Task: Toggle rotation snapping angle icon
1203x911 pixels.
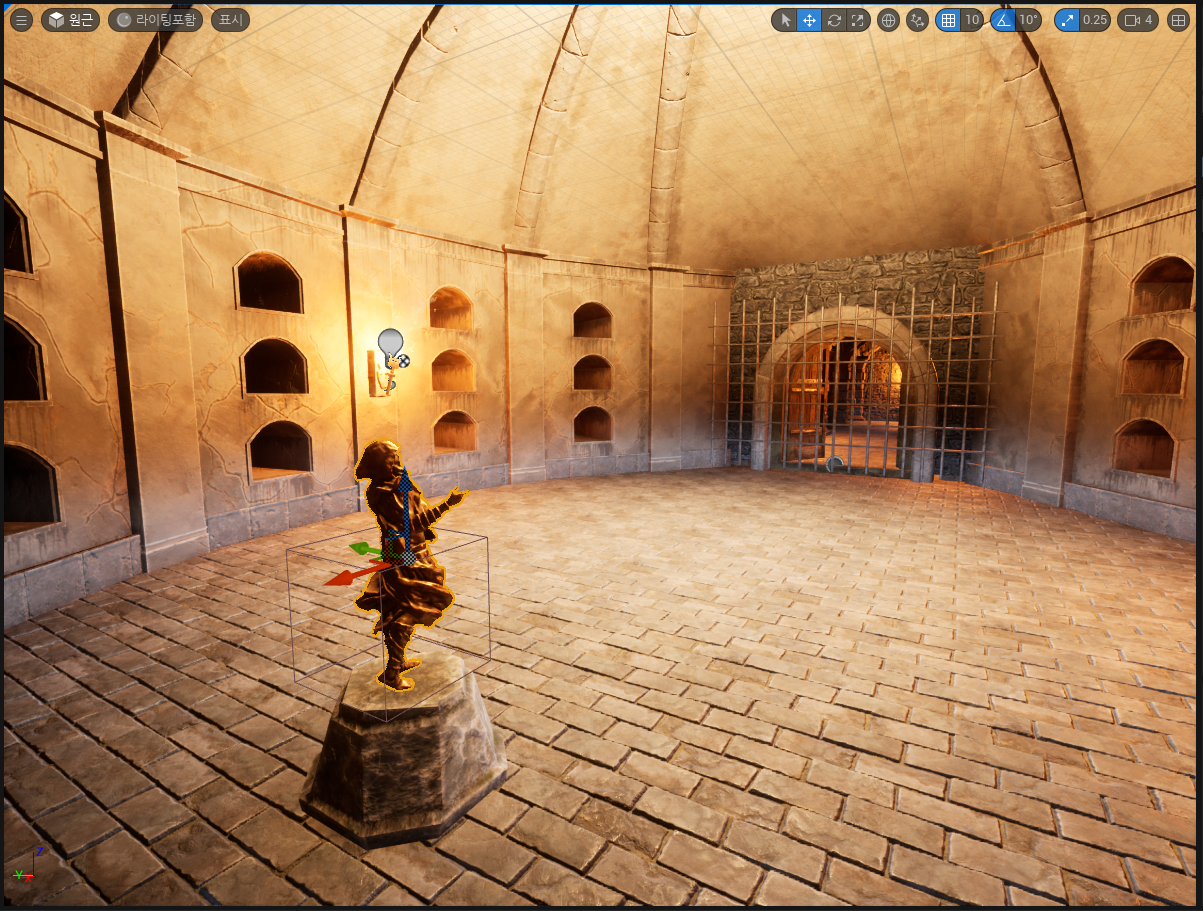Action: pos(1003,20)
